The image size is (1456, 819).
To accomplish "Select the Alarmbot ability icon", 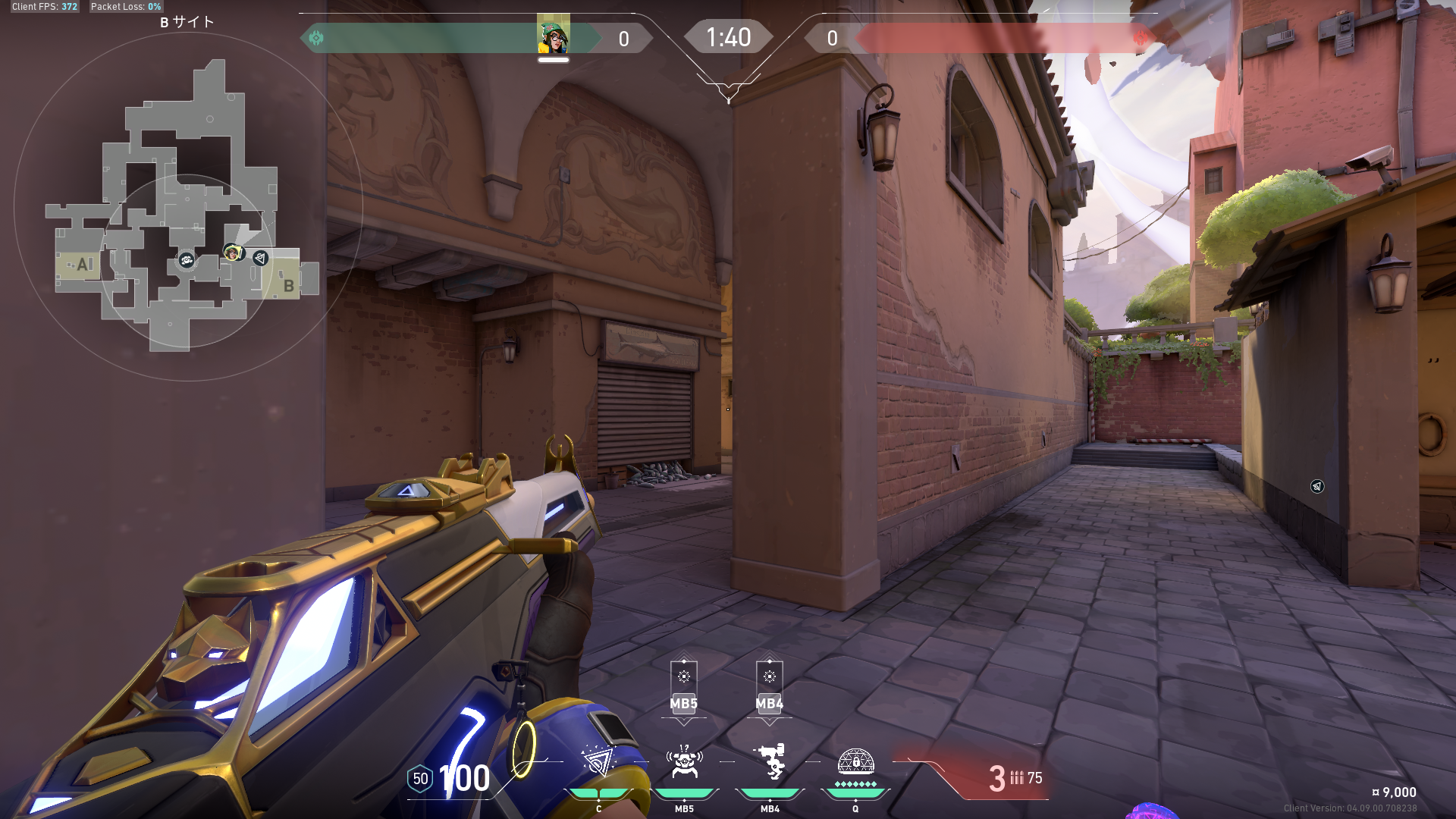I will [x=684, y=762].
